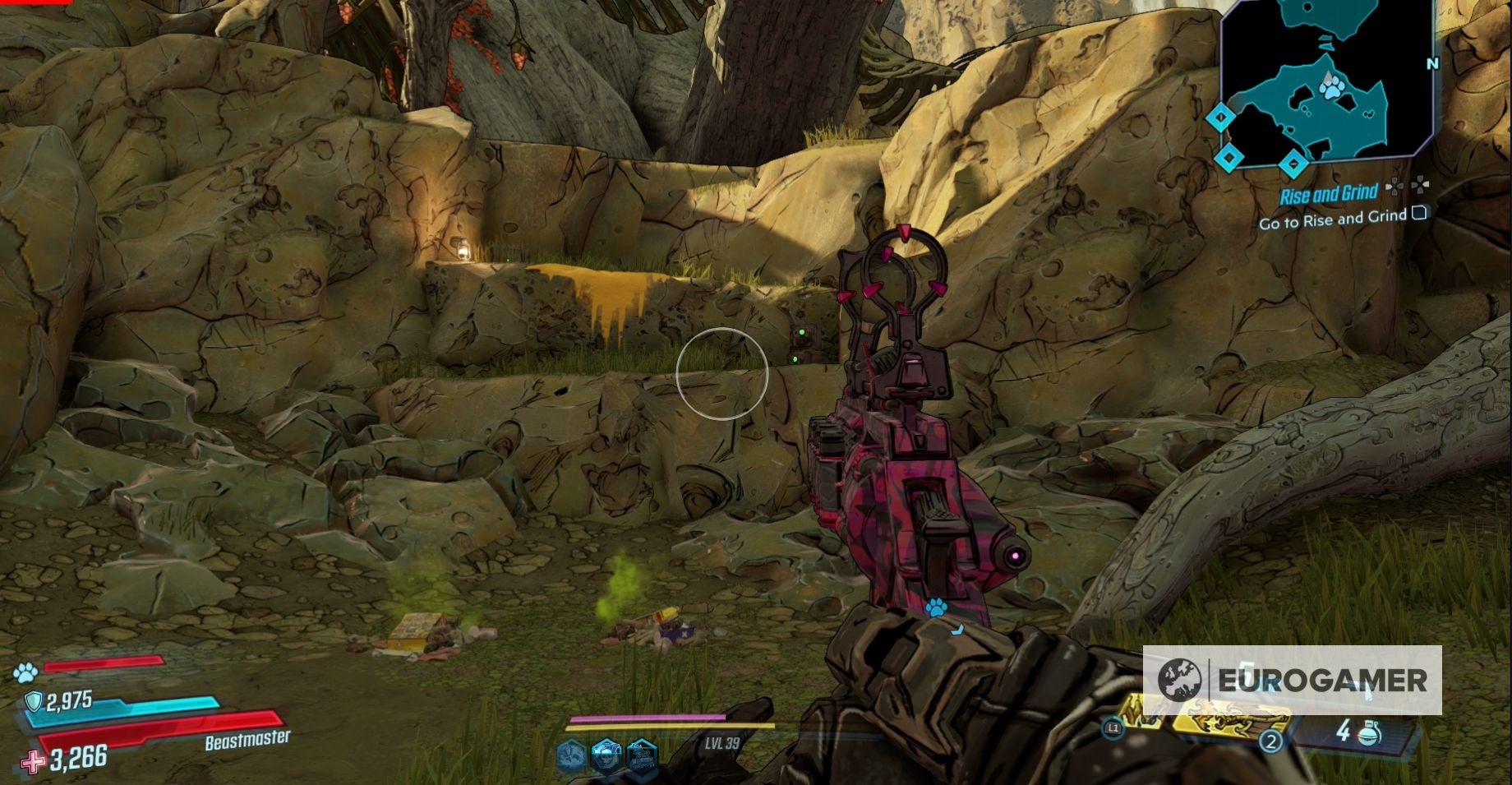Click the grenade icon near the ammo counter
This screenshot has width=1512, height=785.
point(1370,734)
